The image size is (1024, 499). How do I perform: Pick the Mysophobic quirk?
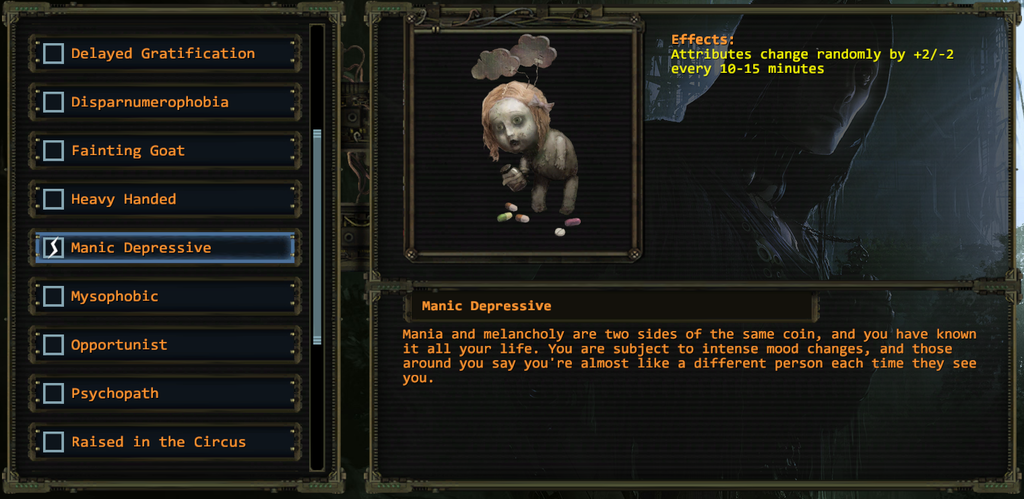(53, 296)
